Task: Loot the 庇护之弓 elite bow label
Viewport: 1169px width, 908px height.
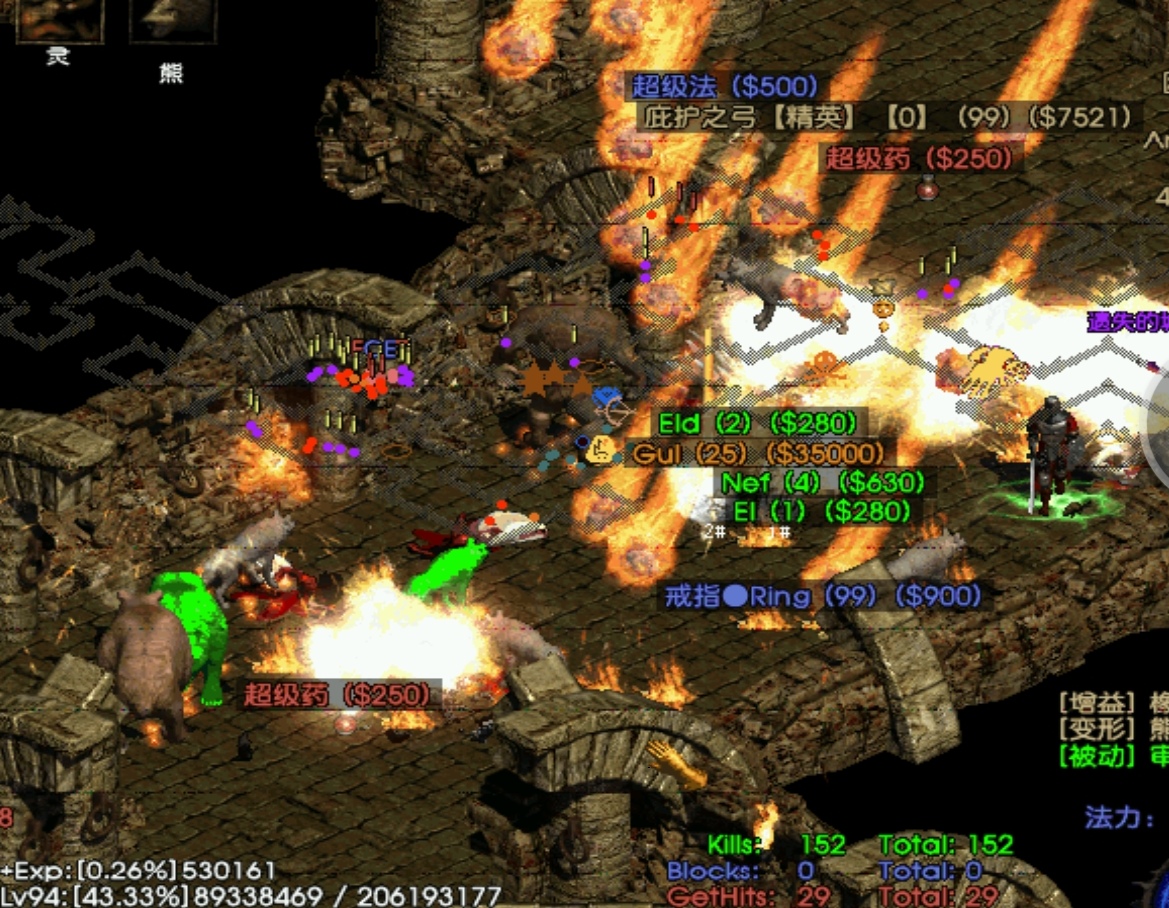Action: [888, 117]
